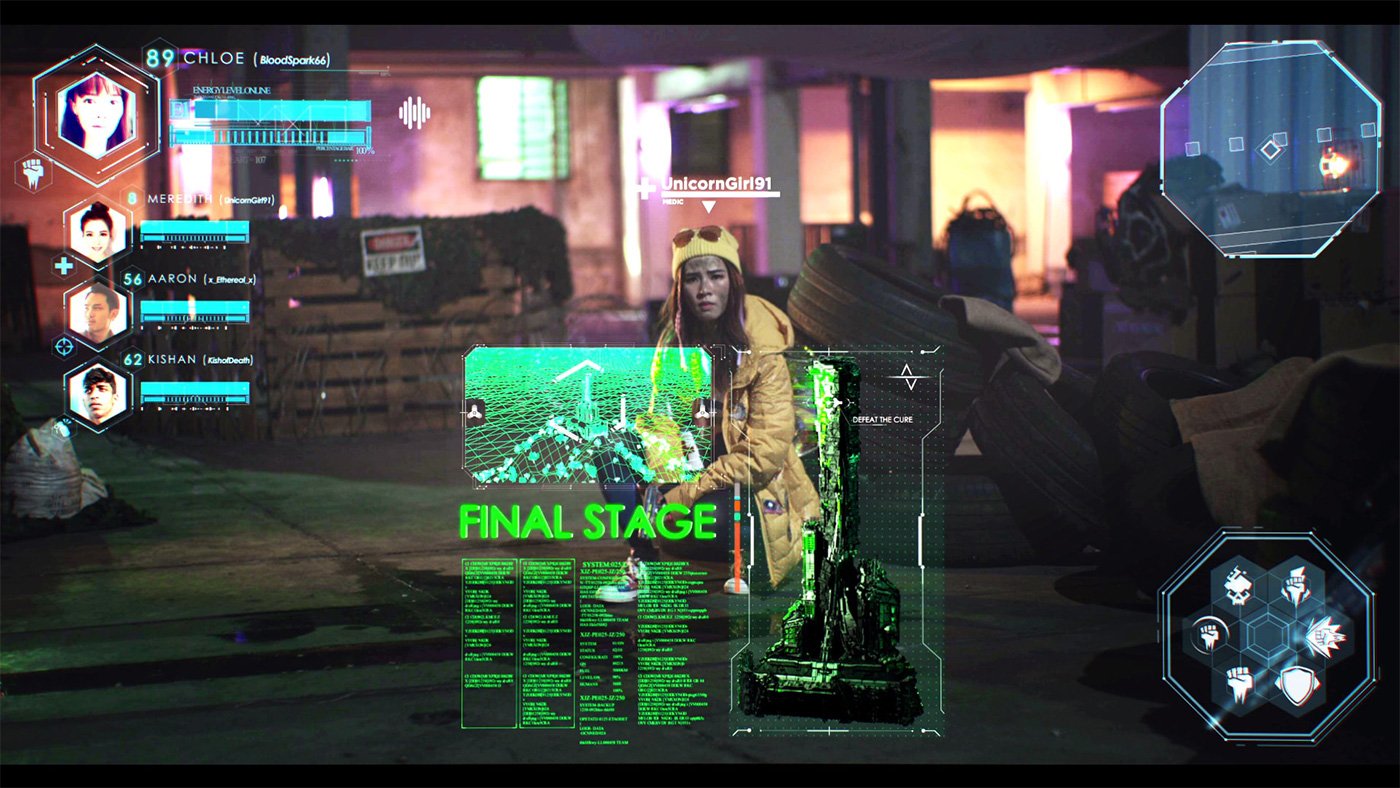Click the left arrow of the wireframe map panel
The height and width of the screenshot is (788, 1400).
pos(475,412)
